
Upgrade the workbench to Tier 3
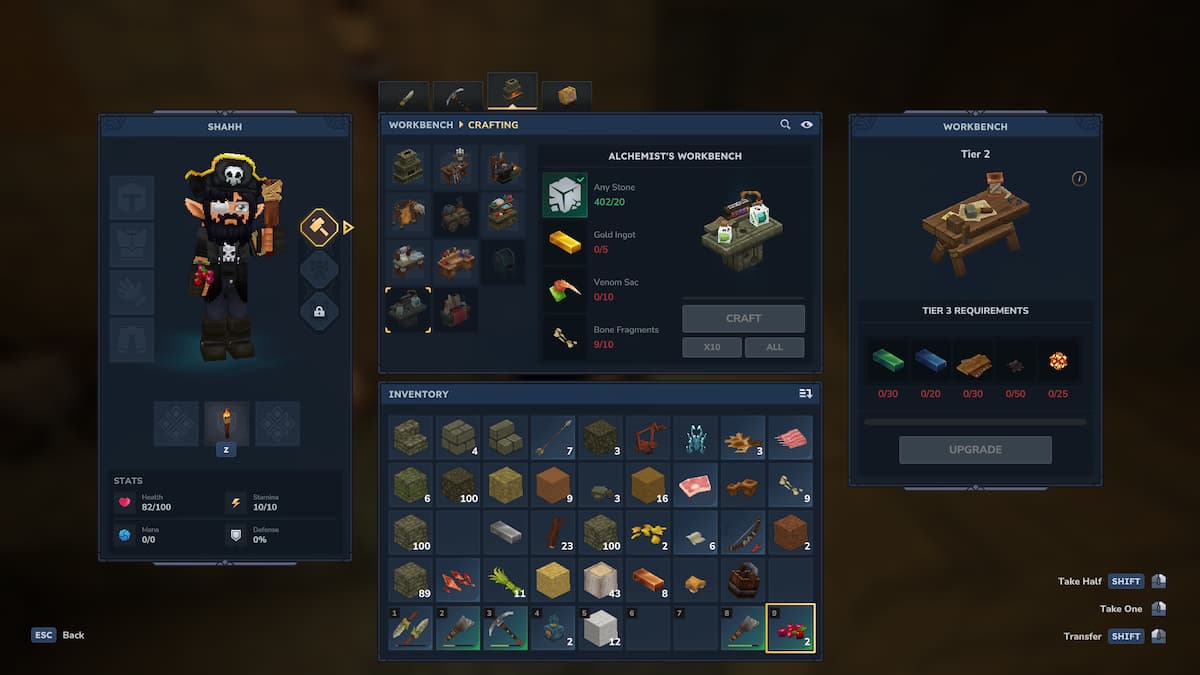pyautogui.click(x=975, y=450)
